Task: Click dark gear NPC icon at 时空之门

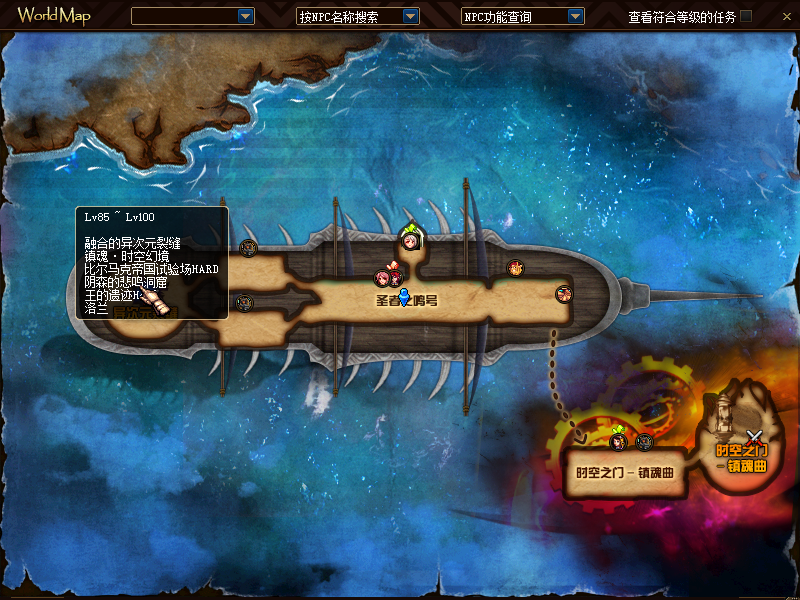Action: (x=645, y=442)
